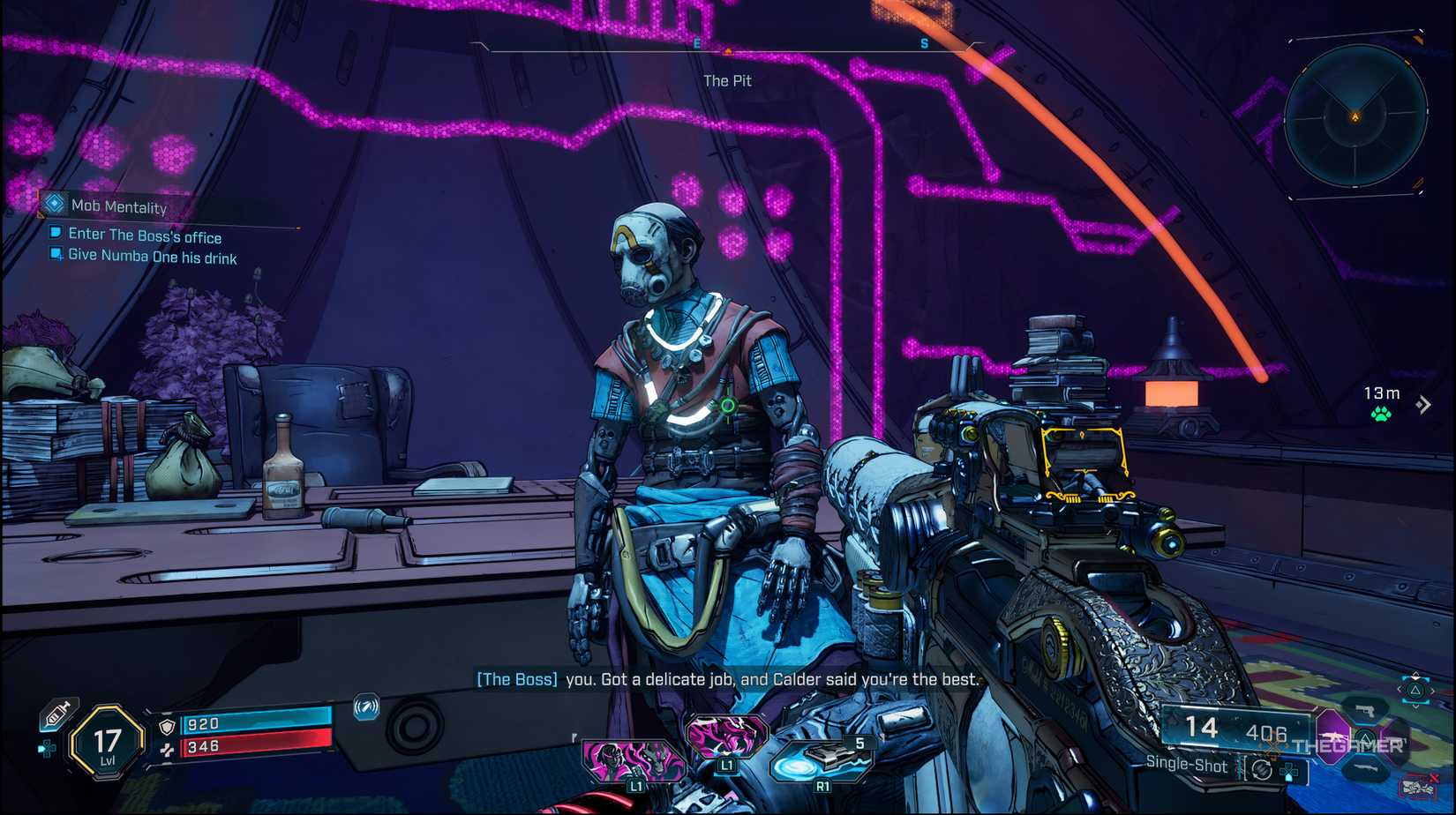Use the repkit syringe icon

point(57,714)
